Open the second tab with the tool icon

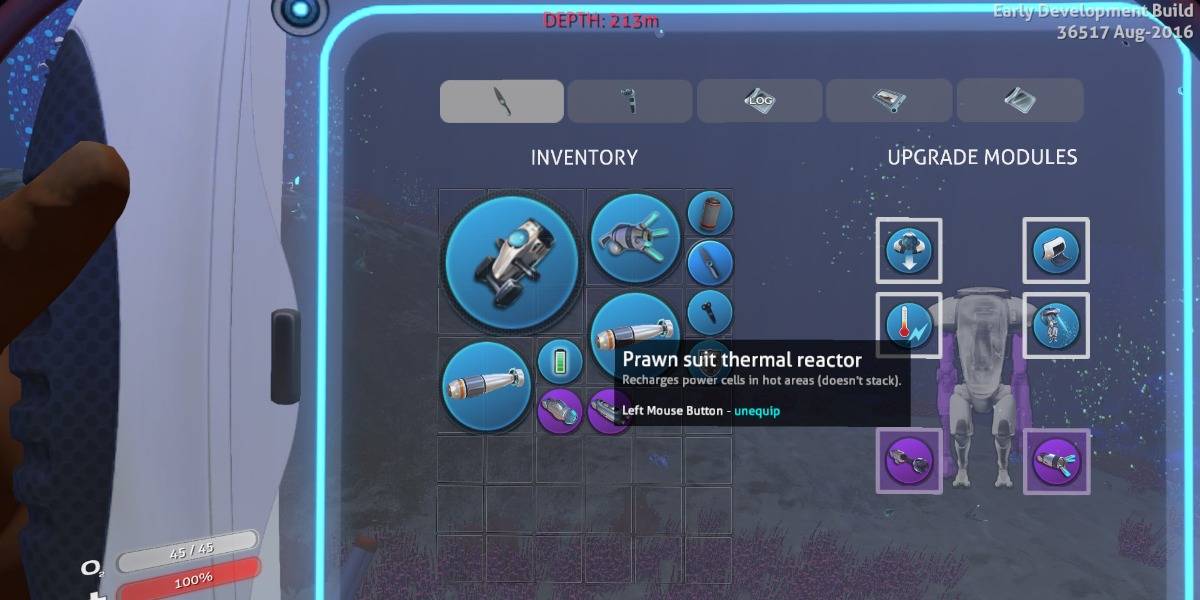tap(630, 101)
